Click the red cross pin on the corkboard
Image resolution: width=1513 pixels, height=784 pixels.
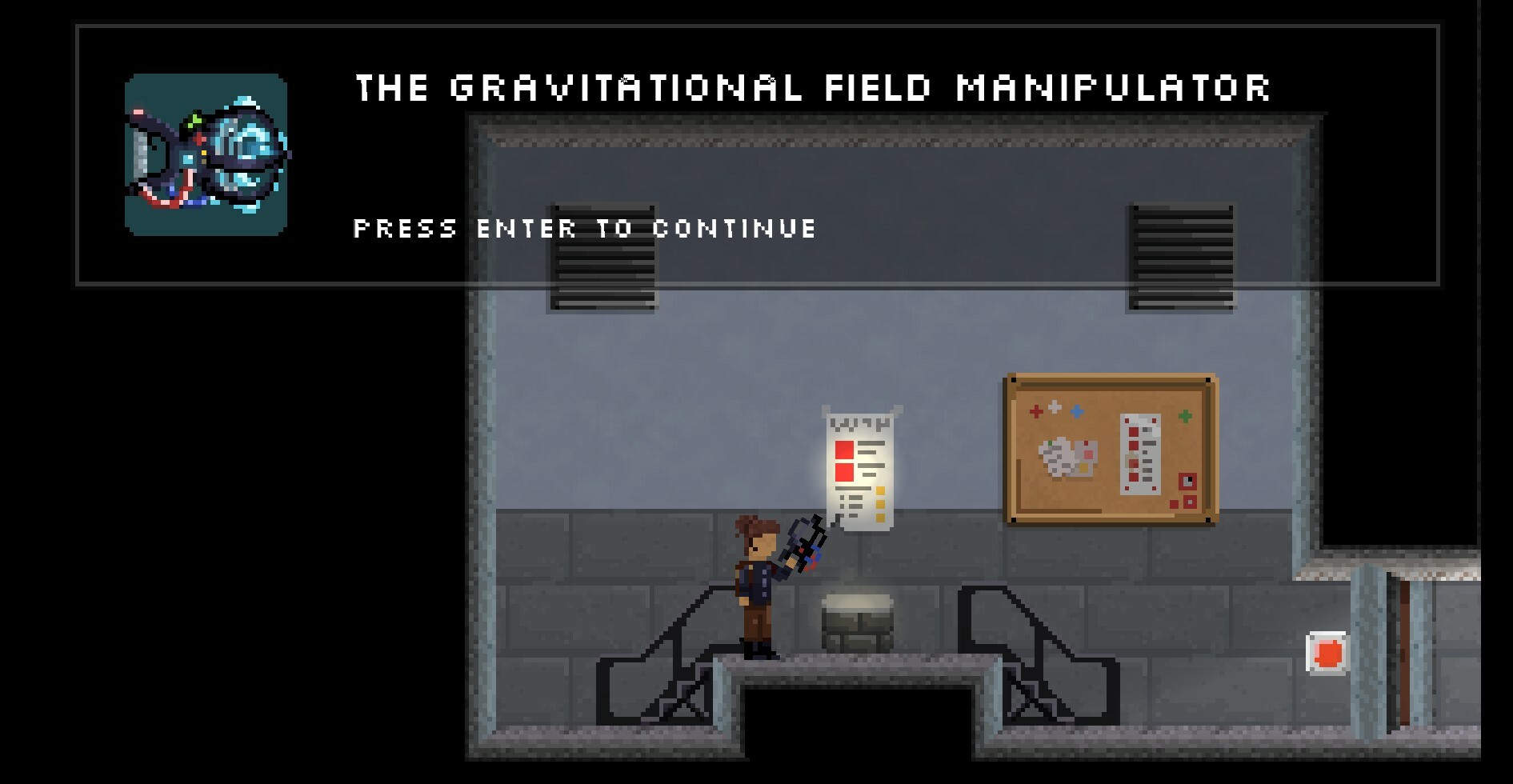click(1035, 410)
